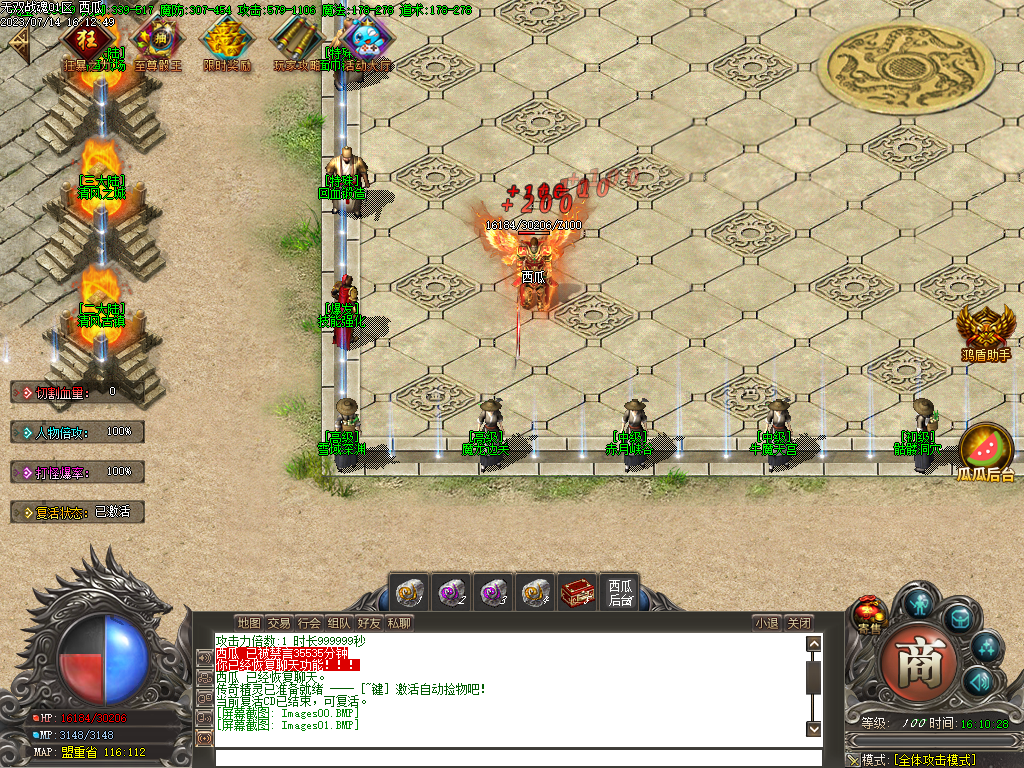Open the treasure chest bag orb
The width and height of the screenshot is (1024, 768).
pyautogui.click(x=959, y=620)
